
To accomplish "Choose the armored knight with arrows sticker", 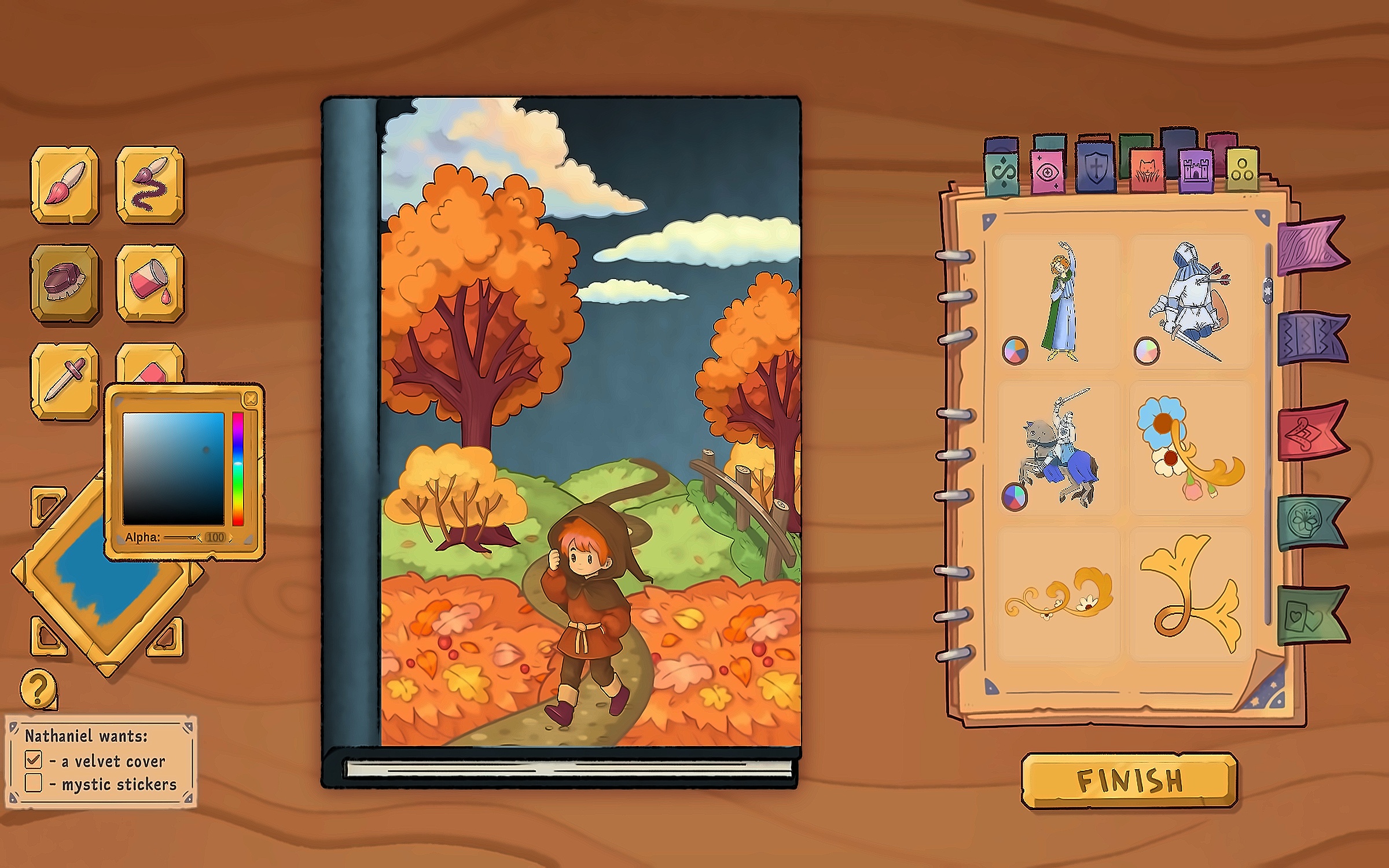I will (x=1191, y=301).
